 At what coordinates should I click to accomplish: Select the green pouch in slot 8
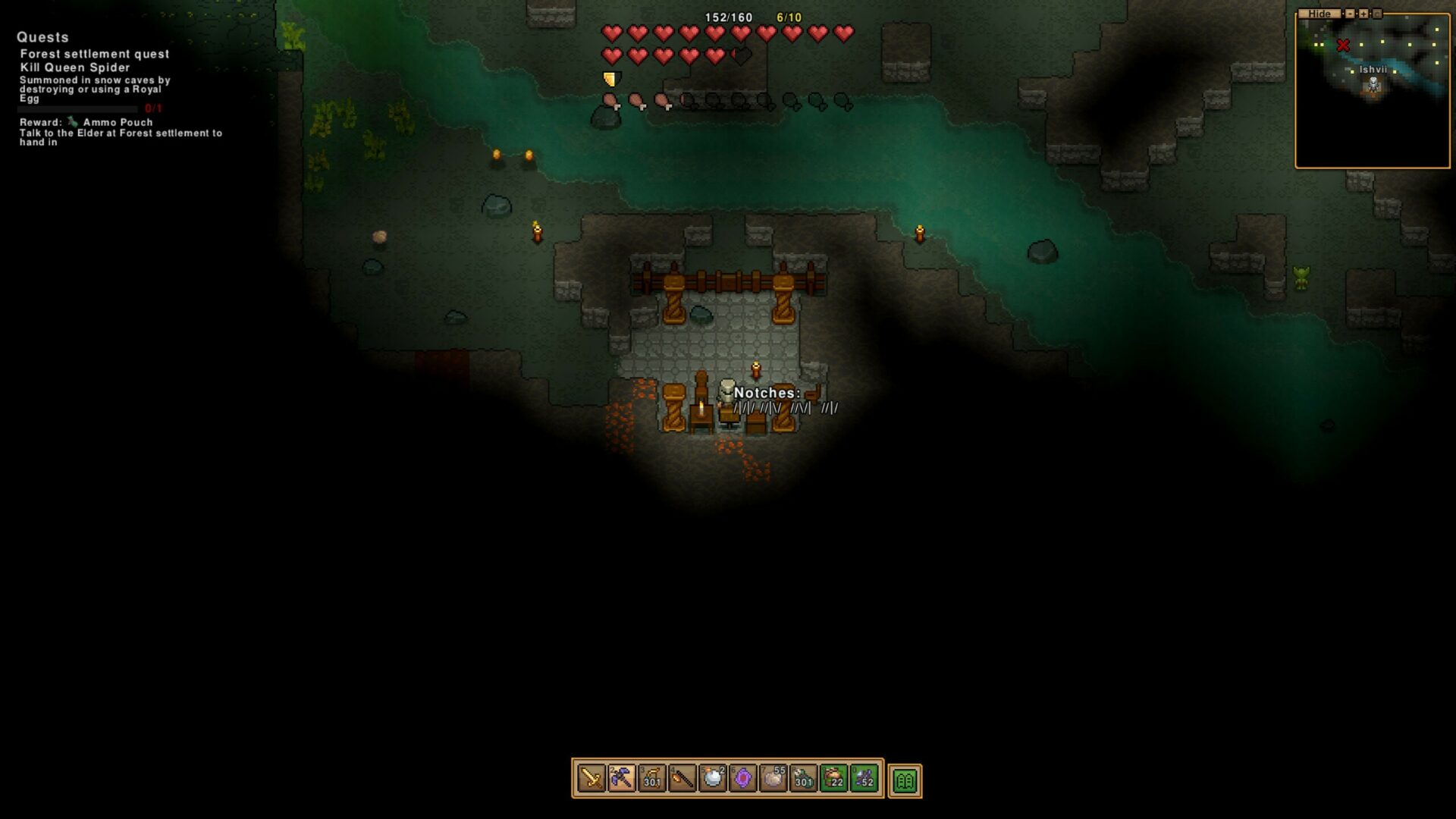point(804,779)
